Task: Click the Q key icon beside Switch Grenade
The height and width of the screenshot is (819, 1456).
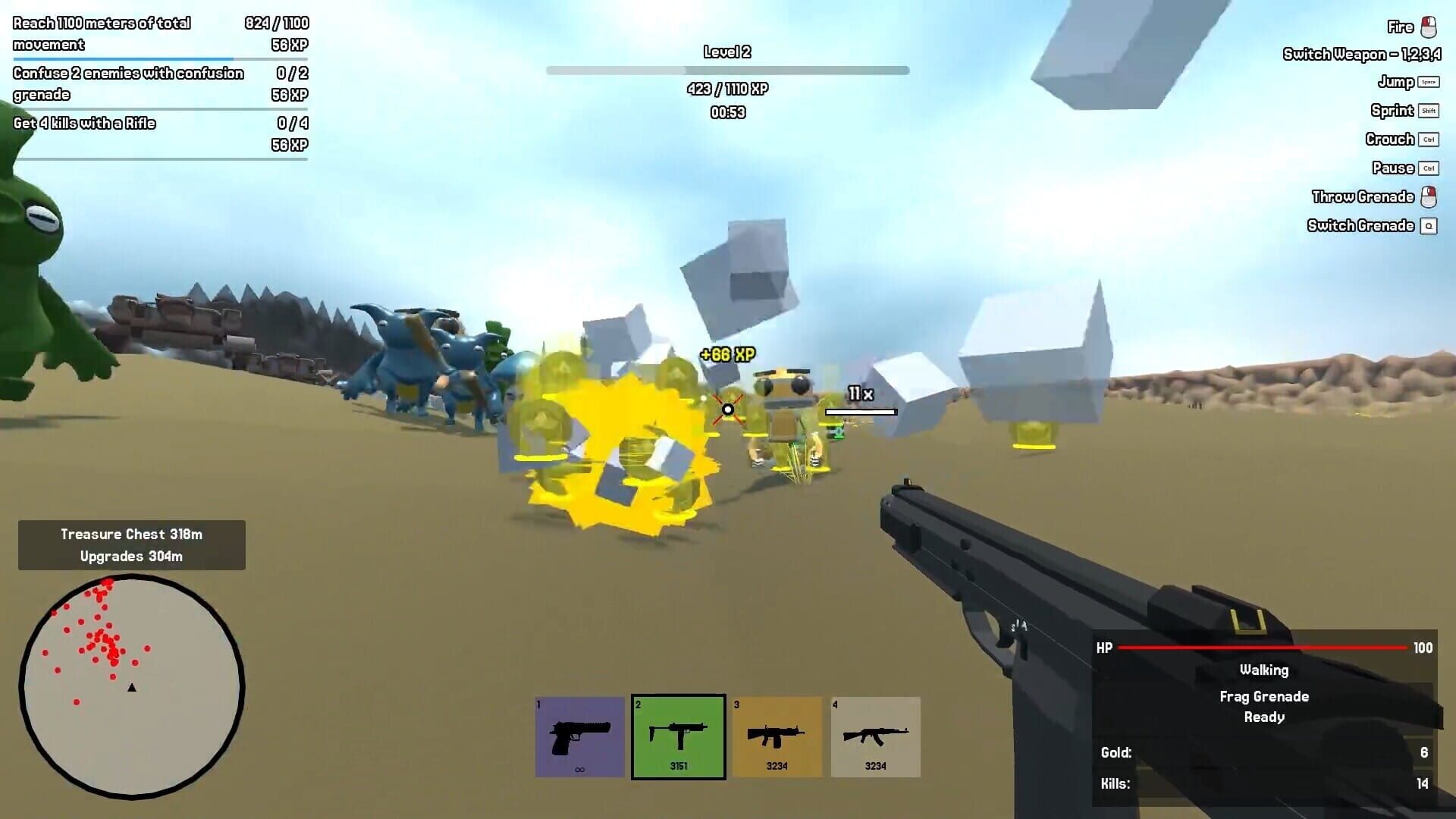Action: coord(1430,225)
